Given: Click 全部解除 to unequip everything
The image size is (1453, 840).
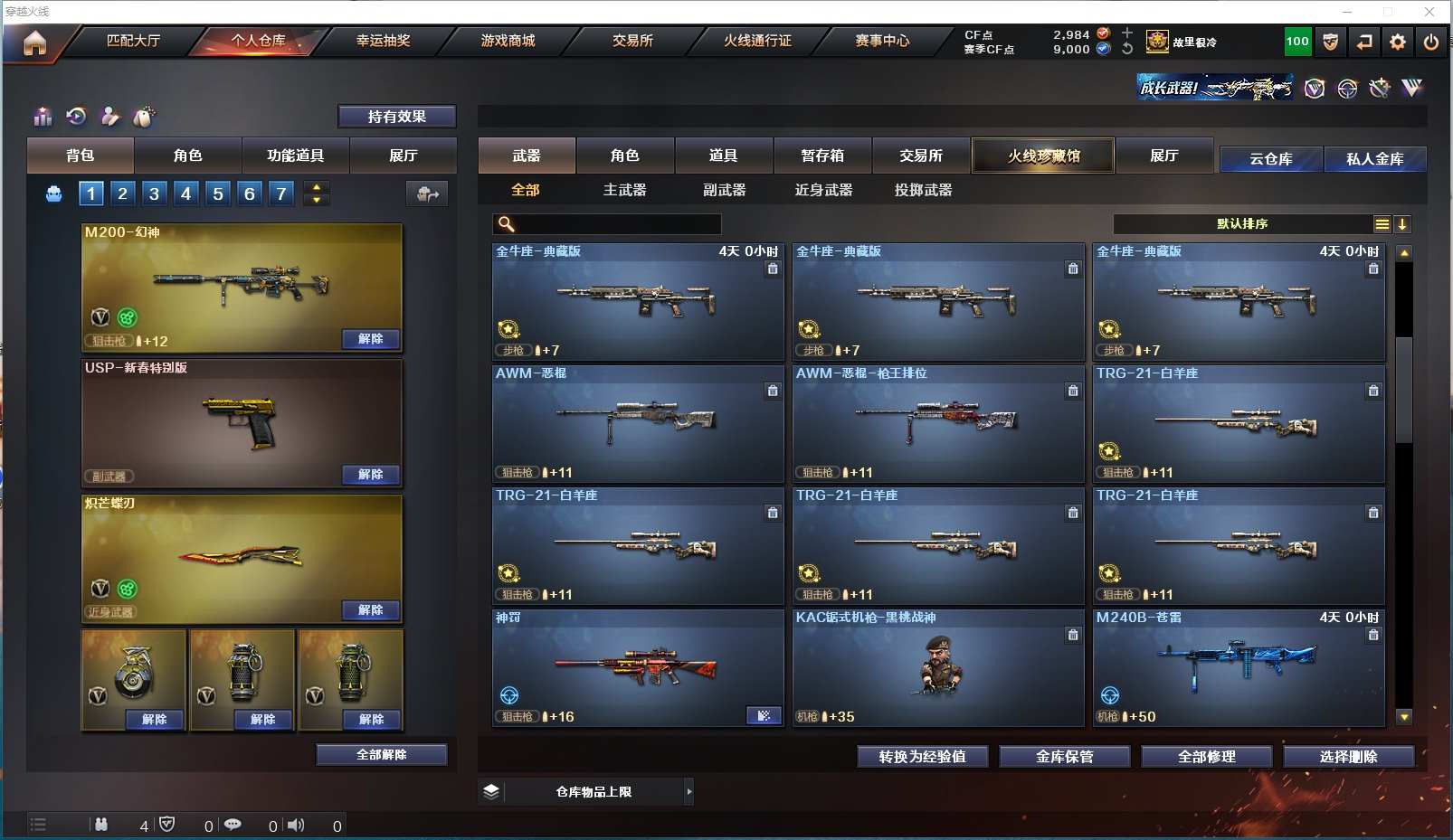Looking at the screenshot, I should click(381, 755).
